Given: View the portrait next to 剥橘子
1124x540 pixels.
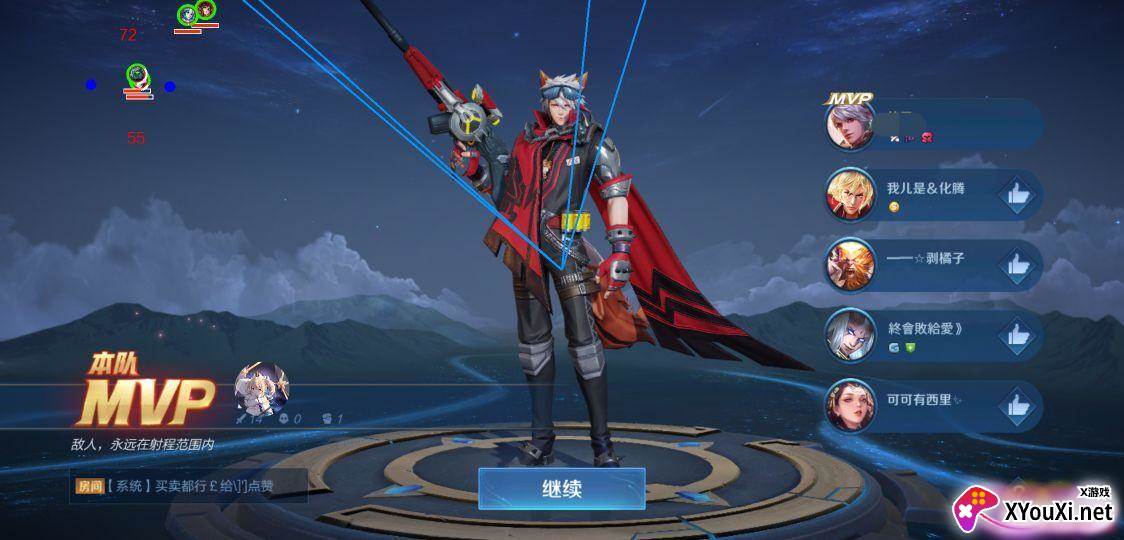Looking at the screenshot, I should tap(850, 265).
